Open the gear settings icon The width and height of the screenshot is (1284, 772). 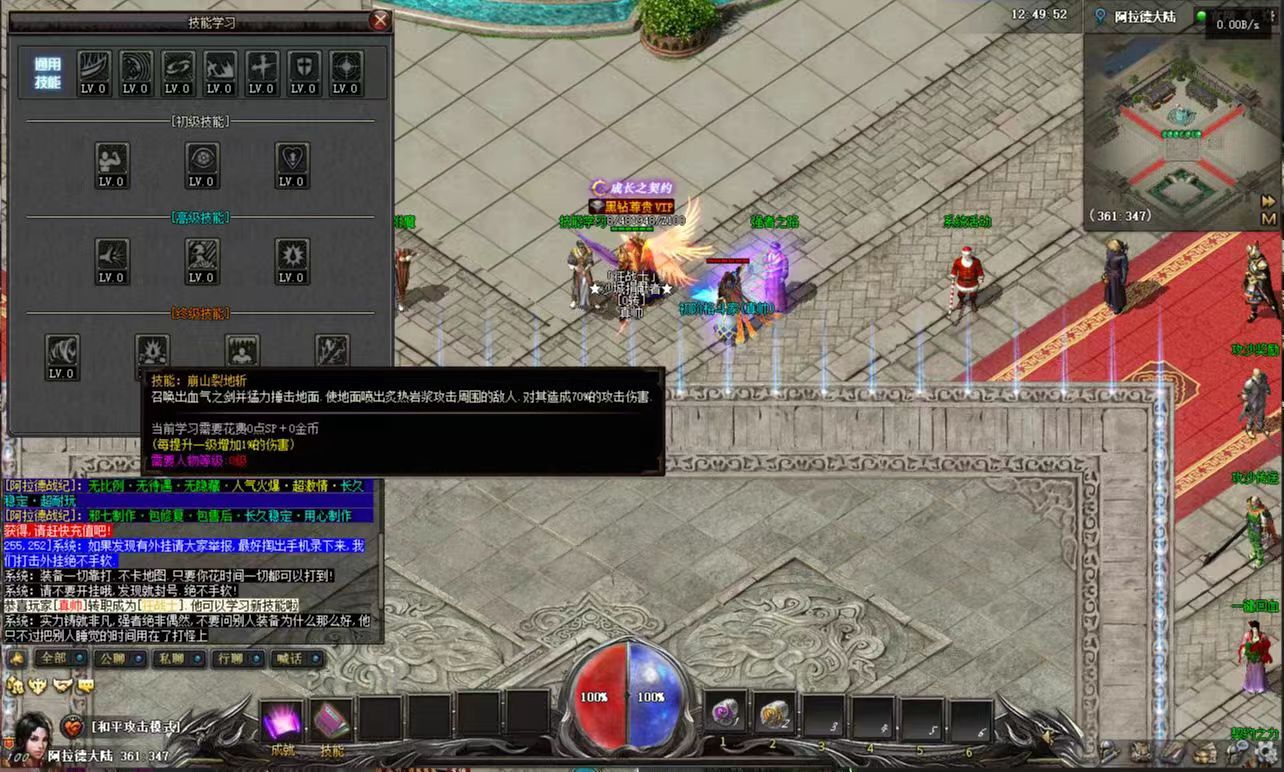point(1267,749)
